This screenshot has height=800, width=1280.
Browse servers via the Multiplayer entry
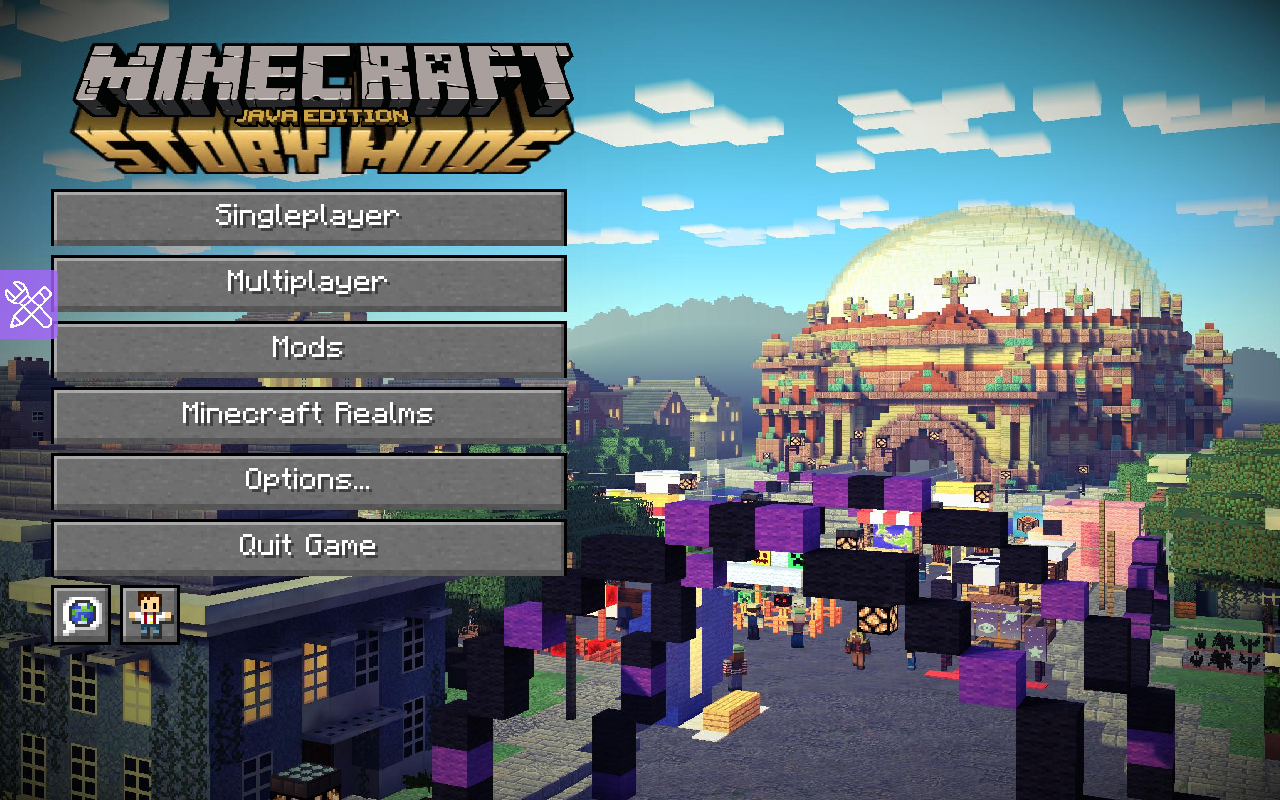pos(308,282)
